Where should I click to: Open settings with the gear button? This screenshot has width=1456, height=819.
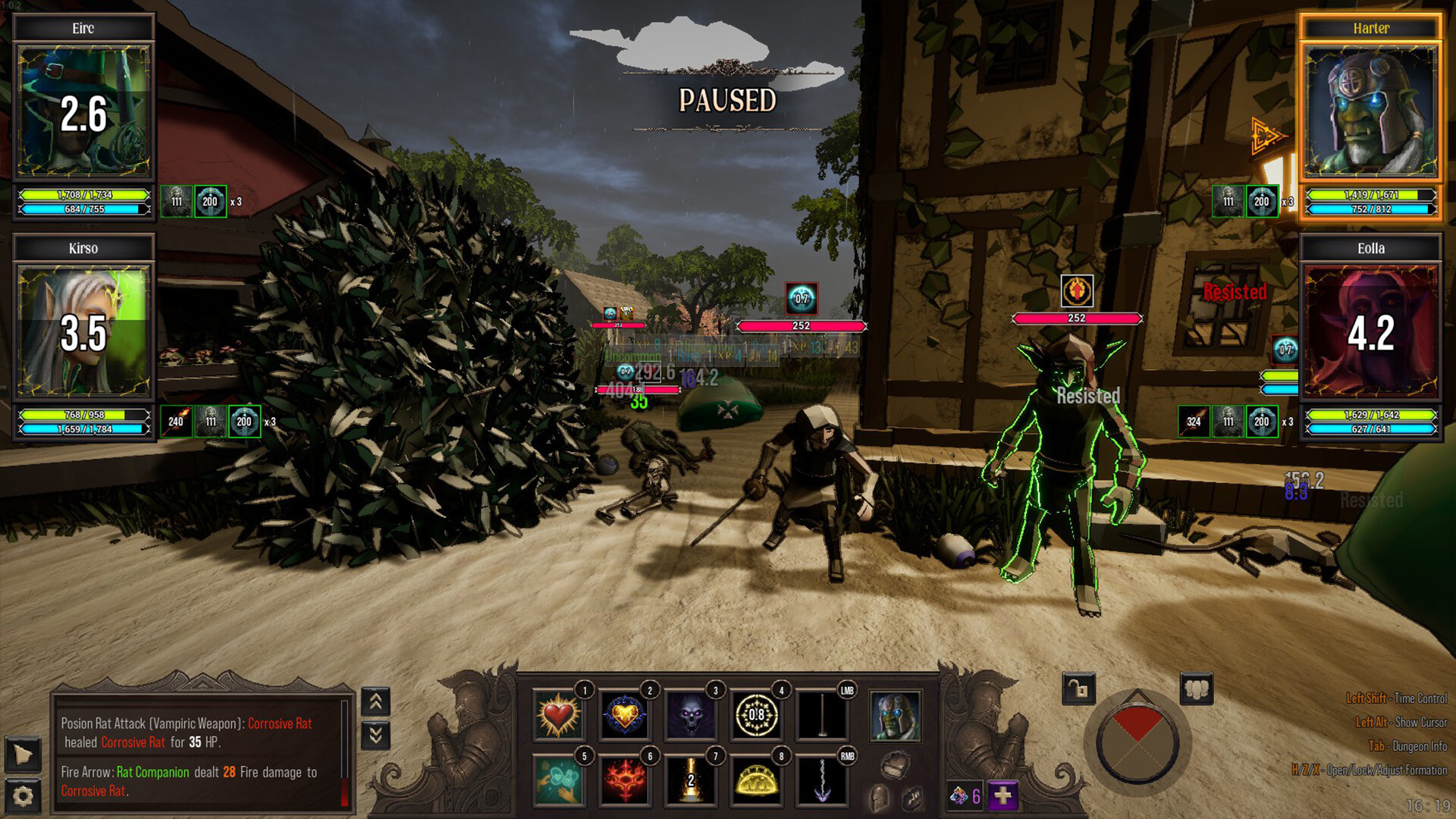coord(23,795)
